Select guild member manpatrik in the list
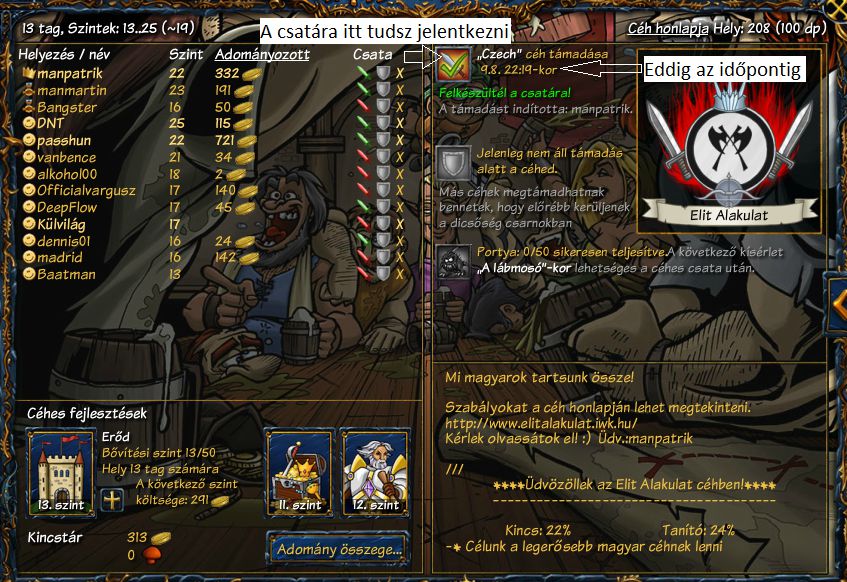Image resolution: width=847 pixels, height=582 pixels. coord(70,73)
